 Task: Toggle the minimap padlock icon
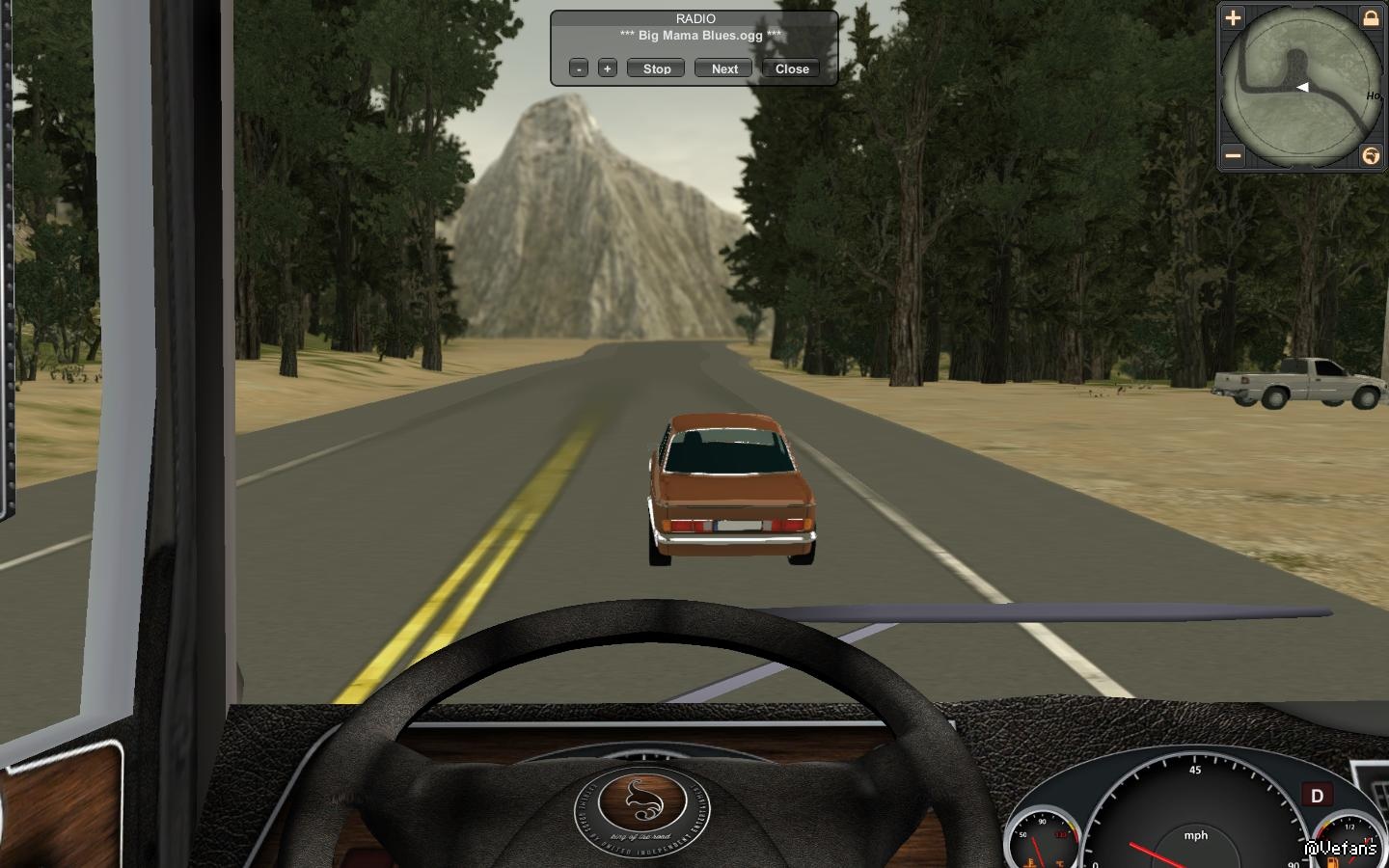point(1370,17)
